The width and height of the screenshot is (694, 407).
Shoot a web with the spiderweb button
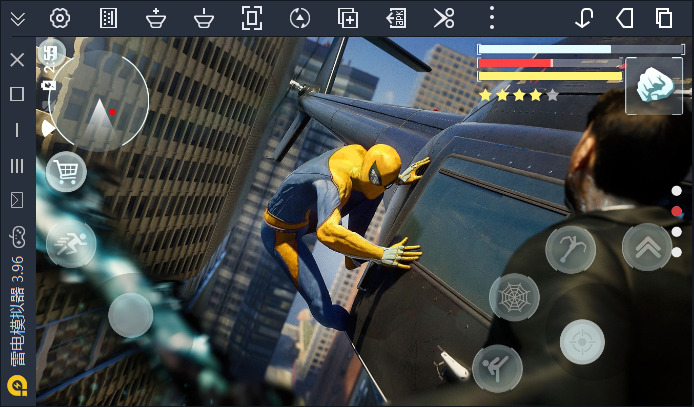pyautogui.click(x=514, y=297)
